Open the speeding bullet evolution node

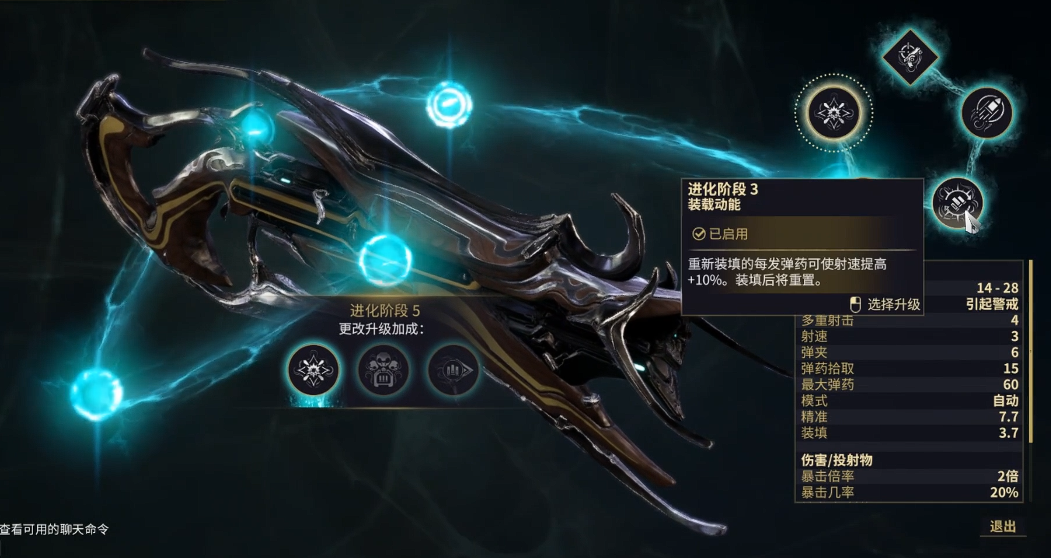[x=987, y=113]
